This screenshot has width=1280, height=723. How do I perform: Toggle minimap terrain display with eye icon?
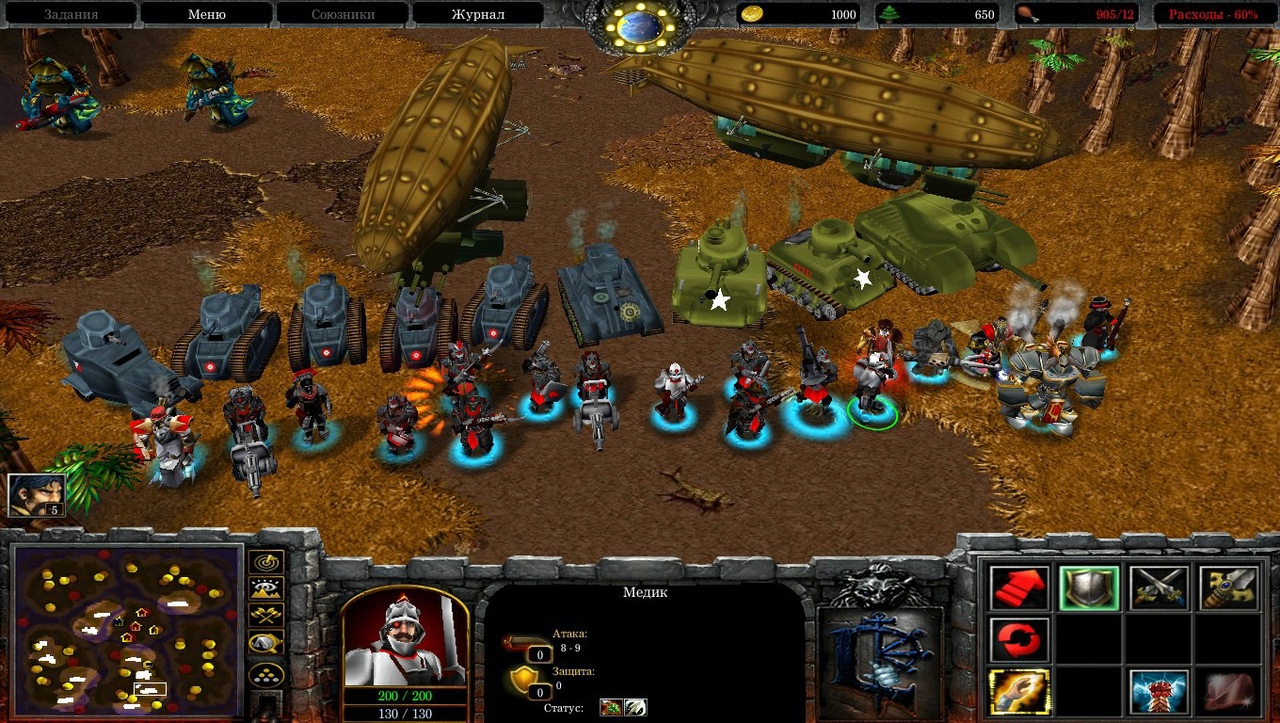266,589
